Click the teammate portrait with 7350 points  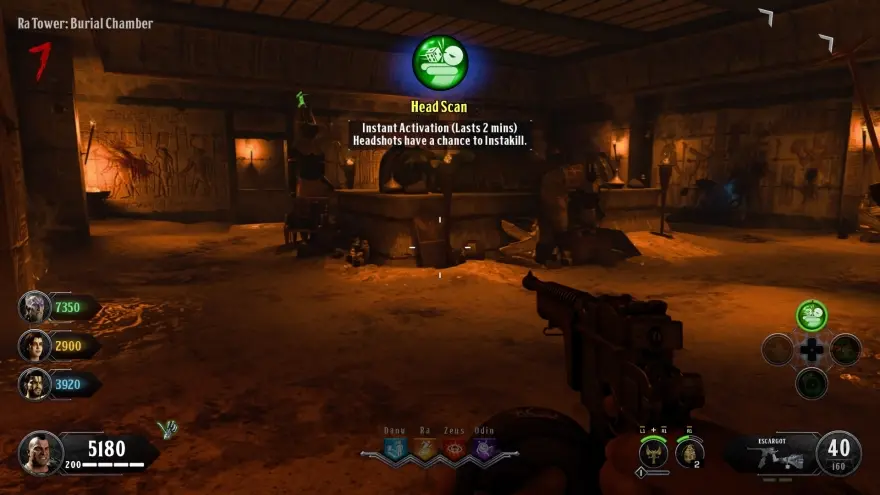click(x=34, y=307)
